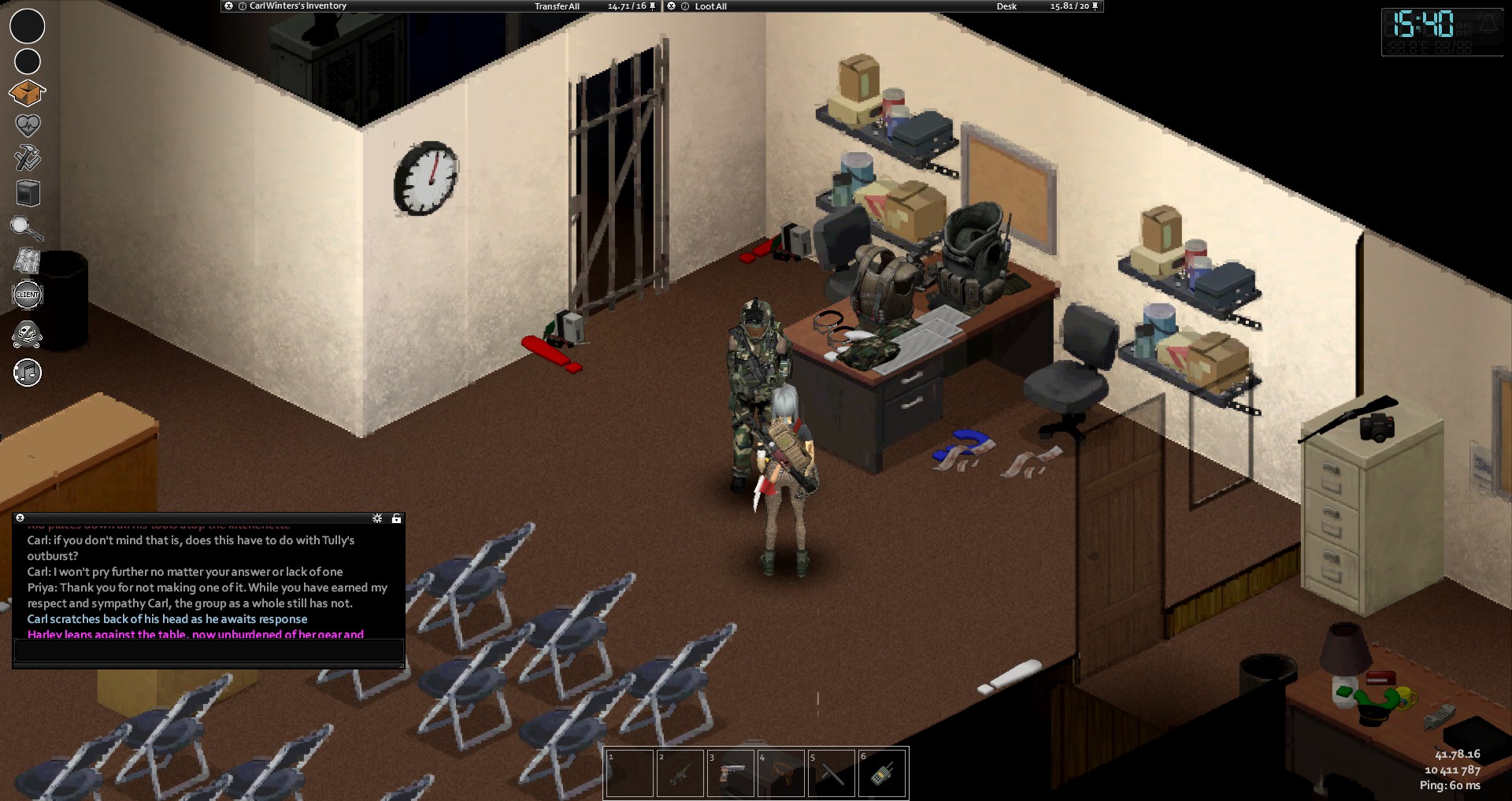
Task: Open the inventory box icon
Action: pyautogui.click(x=27, y=93)
